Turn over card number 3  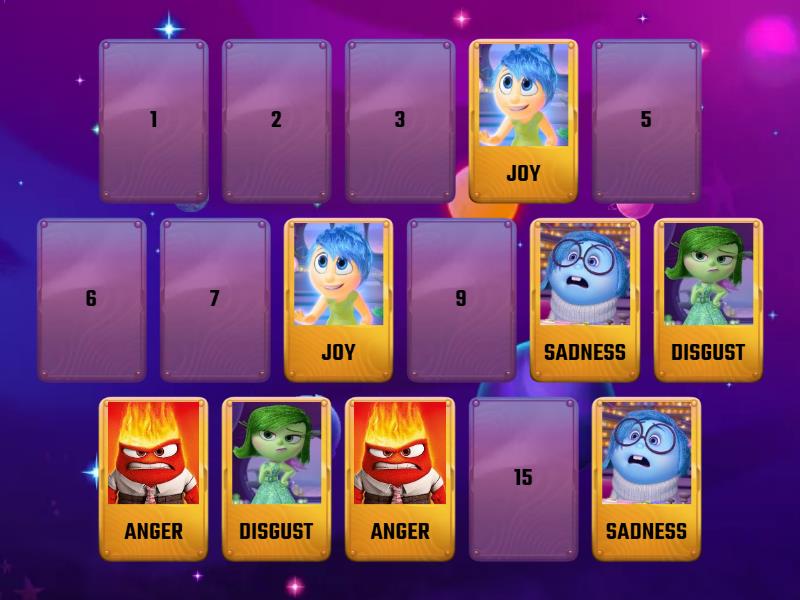point(399,120)
